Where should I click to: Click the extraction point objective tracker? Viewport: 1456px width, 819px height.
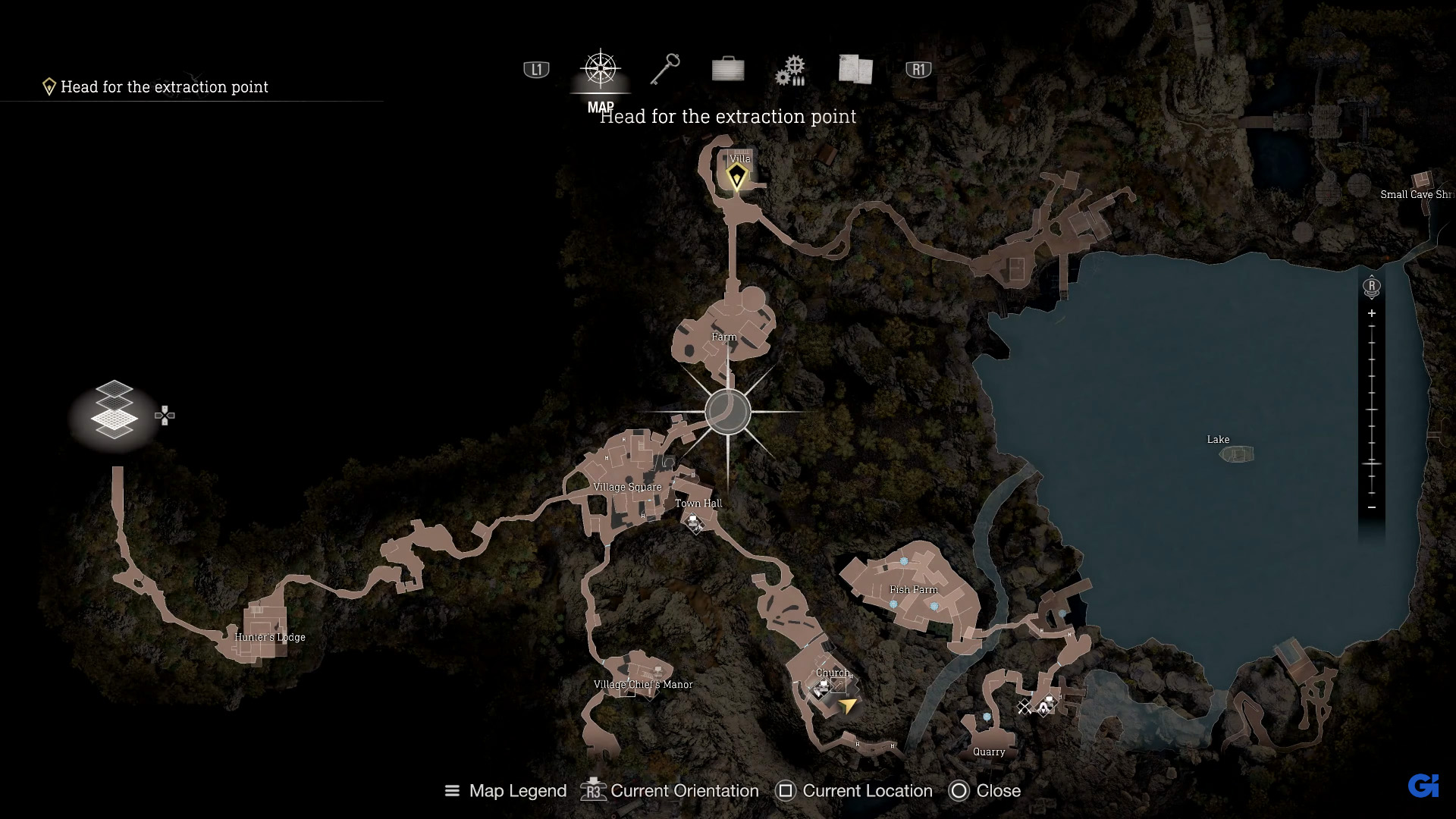[164, 87]
